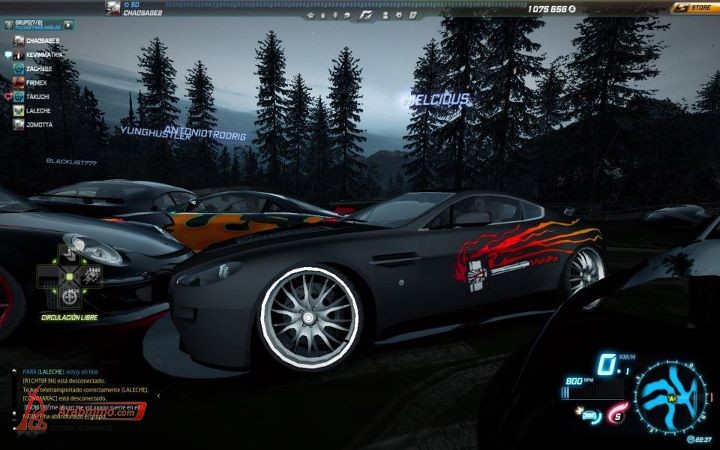Activate the blue car powerup icon
Screen dimensions: 720x450
(x=589, y=415)
